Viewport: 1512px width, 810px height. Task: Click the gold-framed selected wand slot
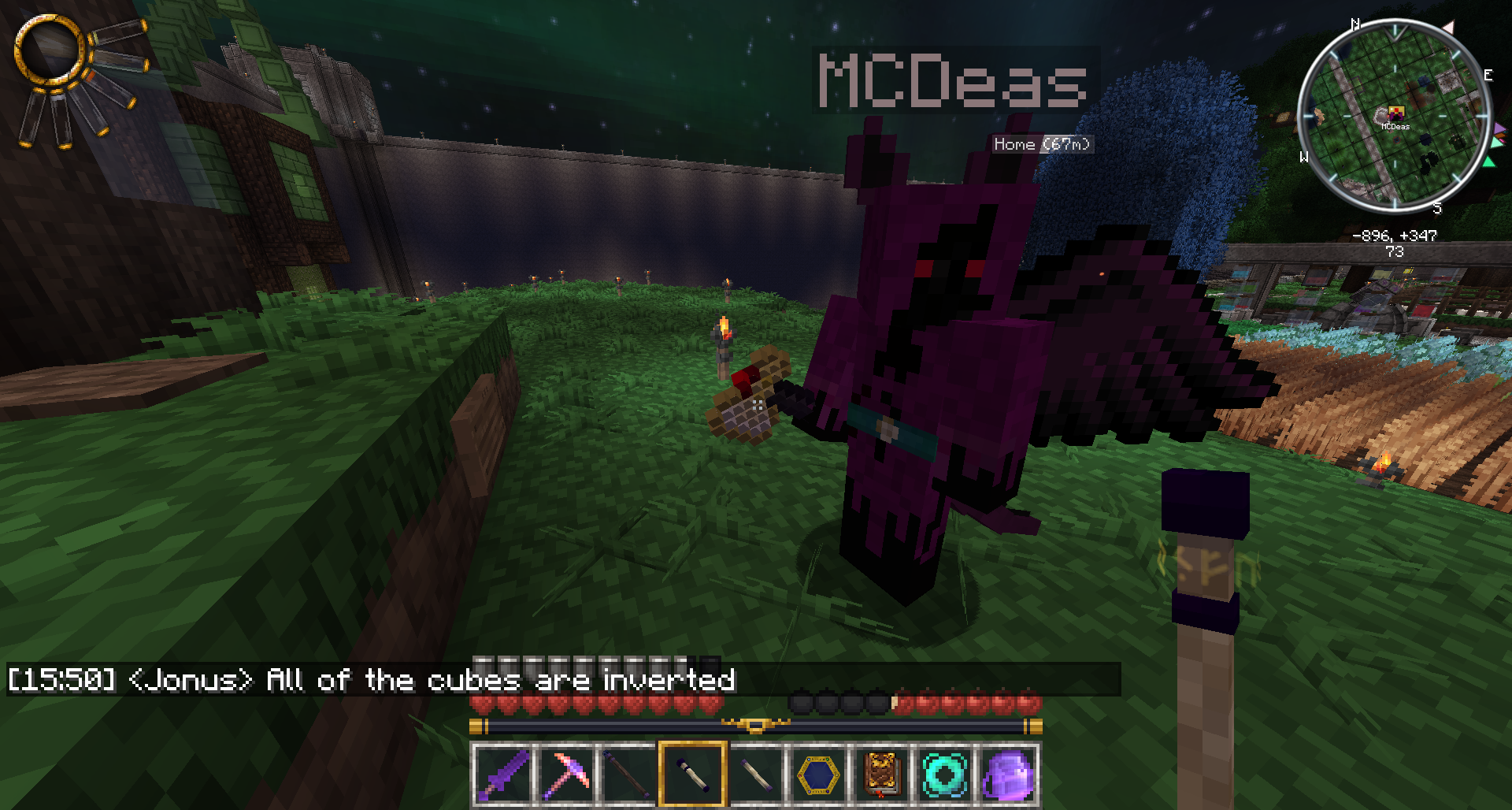(x=692, y=775)
